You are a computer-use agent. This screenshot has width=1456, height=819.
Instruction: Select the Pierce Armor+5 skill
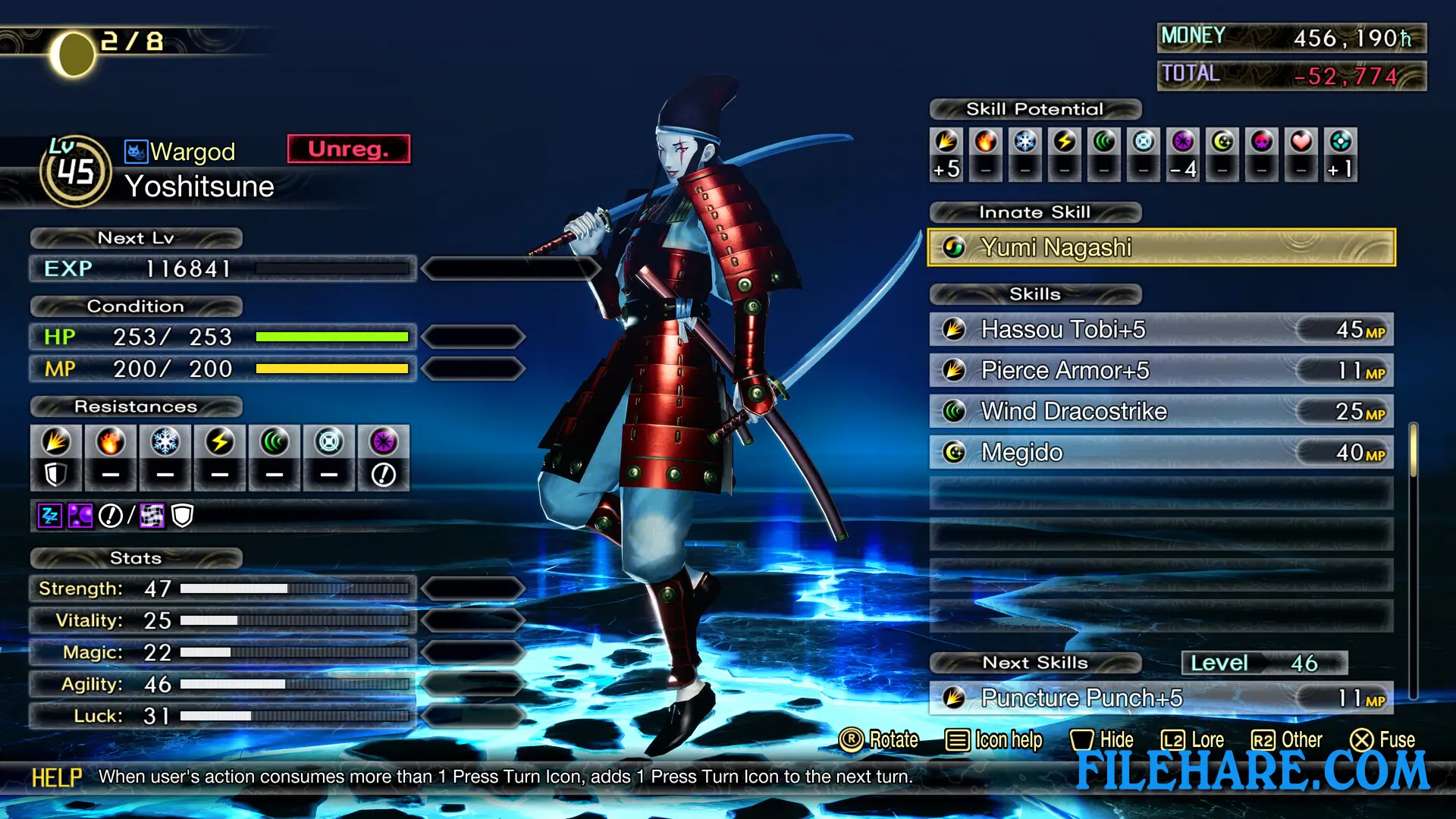(1160, 370)
